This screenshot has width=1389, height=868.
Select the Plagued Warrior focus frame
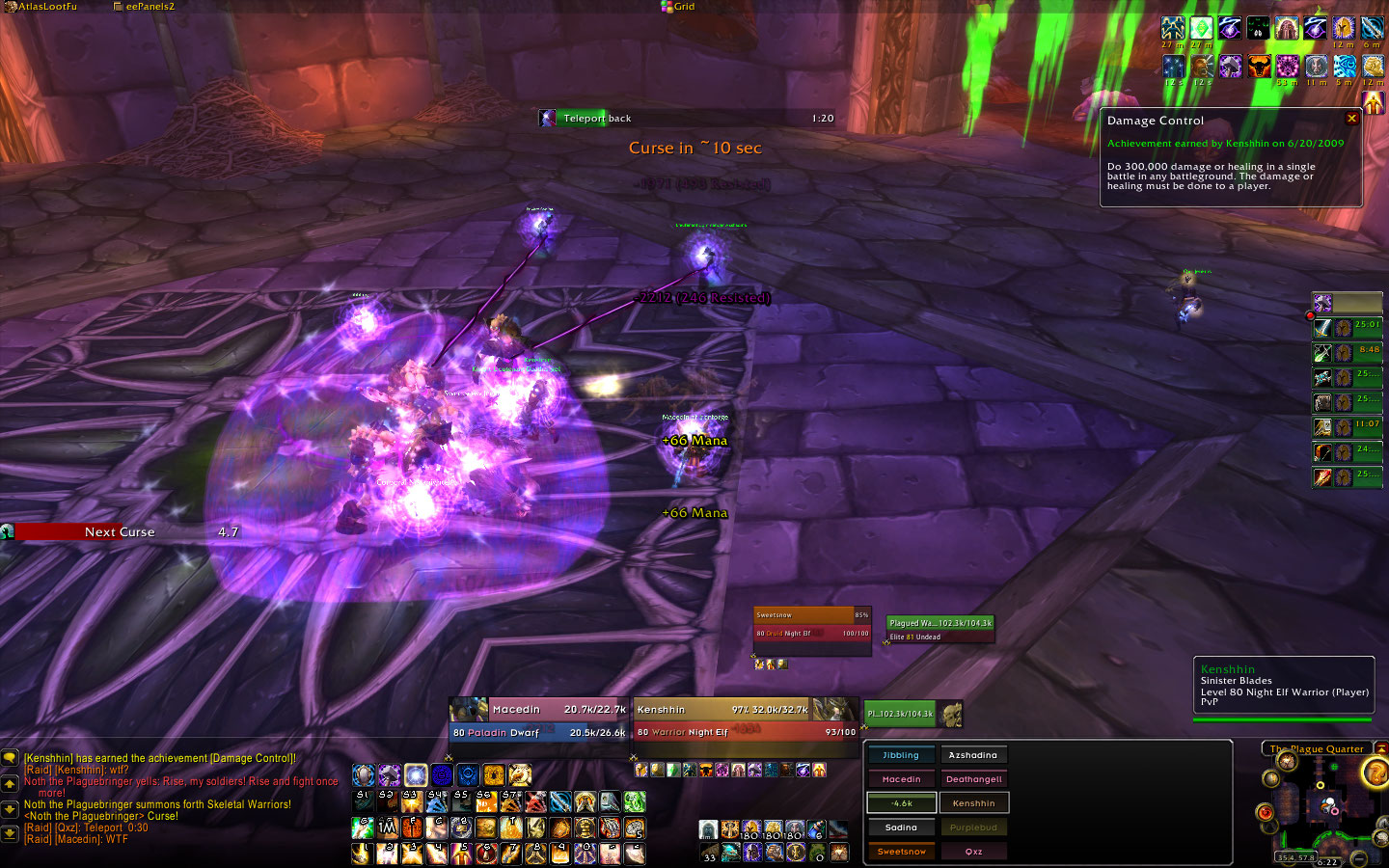pyautogui.click(x=940, y=629)
